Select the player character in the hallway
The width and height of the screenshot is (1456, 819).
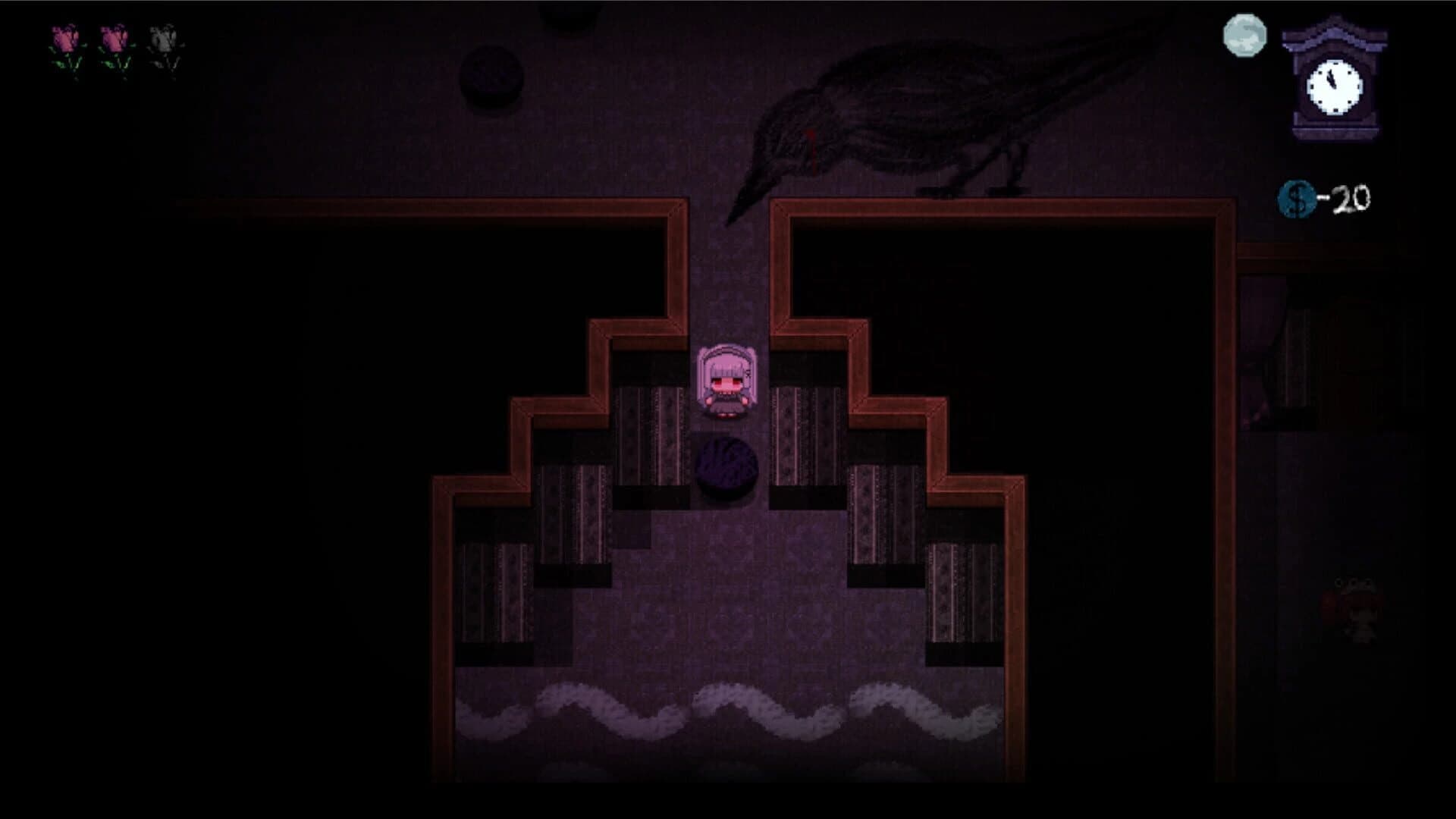(724, 383)
